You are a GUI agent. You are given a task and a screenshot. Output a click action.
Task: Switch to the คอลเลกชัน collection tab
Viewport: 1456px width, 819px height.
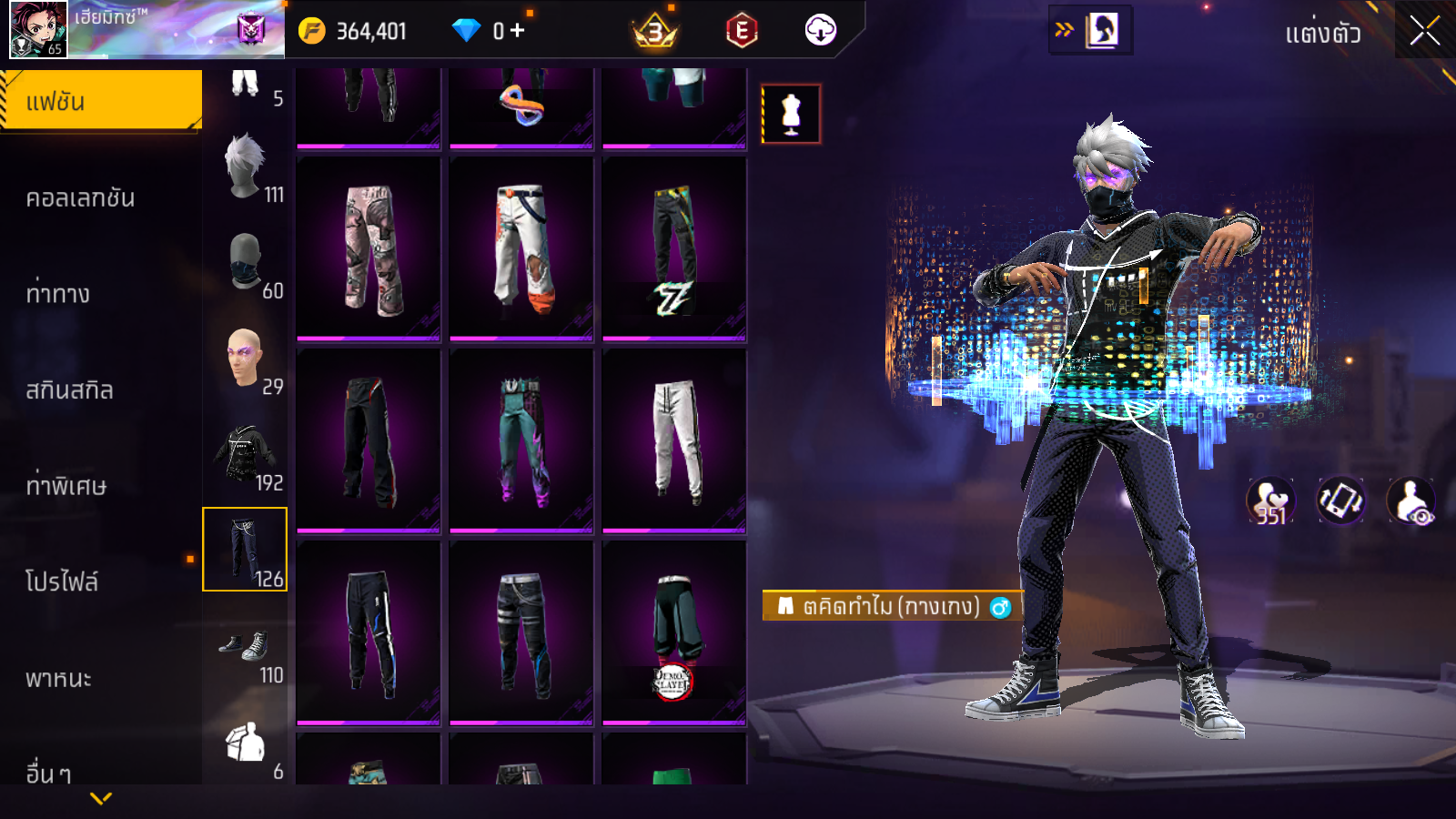[x=80, y=197]
